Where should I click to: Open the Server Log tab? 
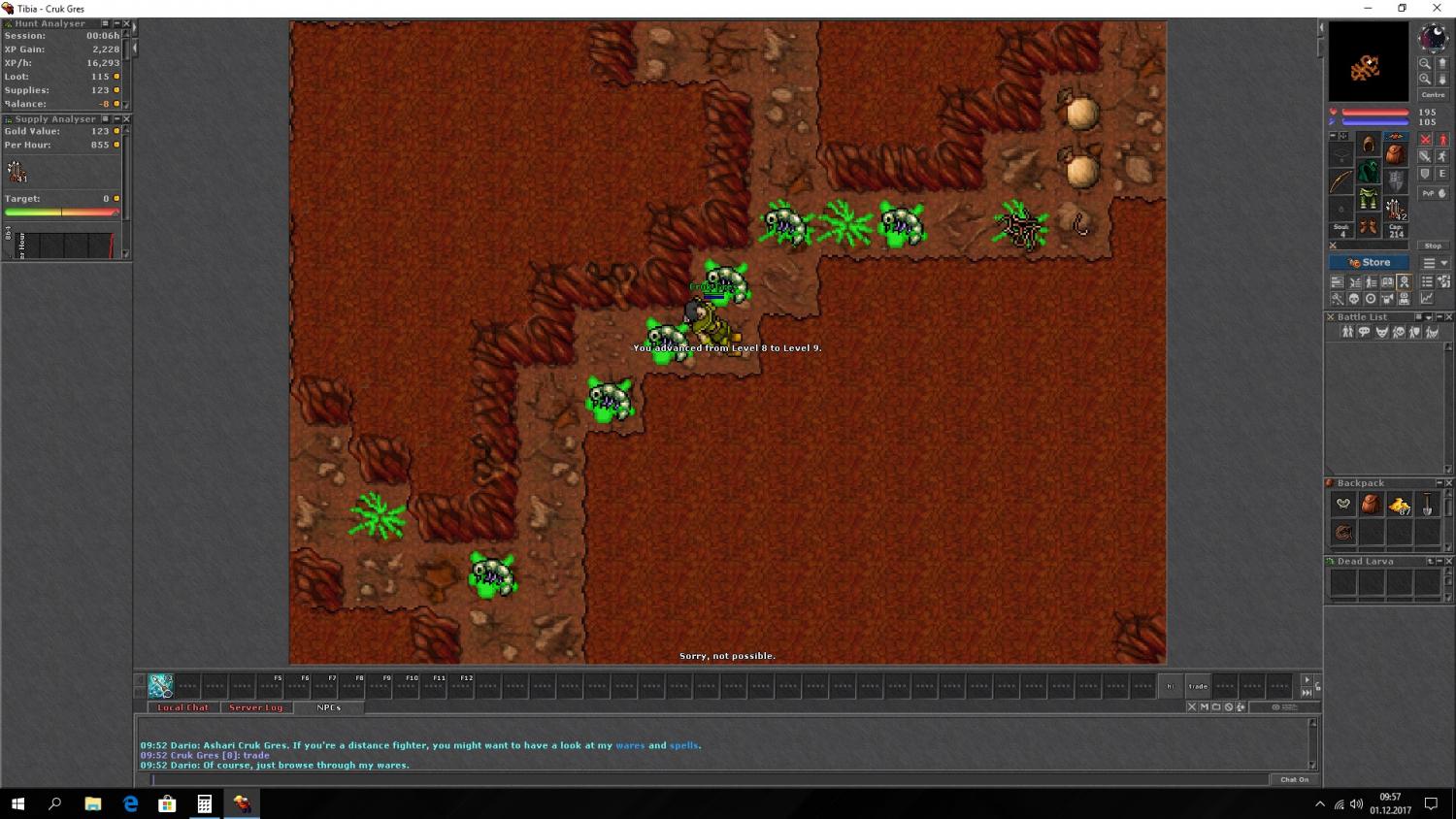[x=255, y=707]
